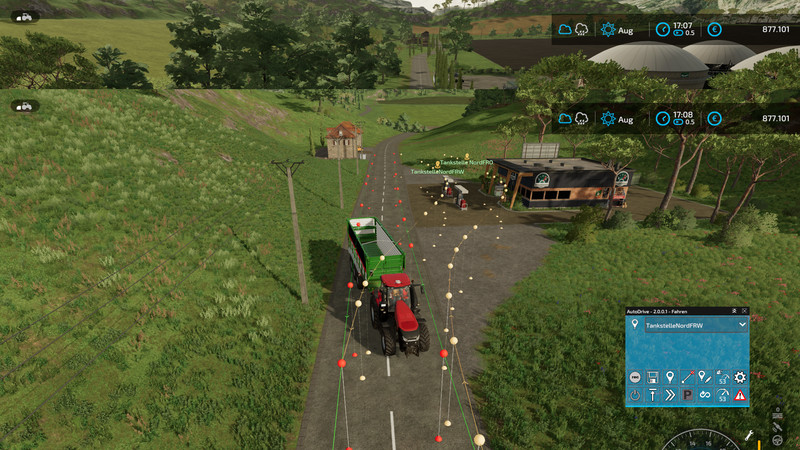Click the red warning triangle button
The height and width of the screenshot is (450, 800).
(740, 396)
